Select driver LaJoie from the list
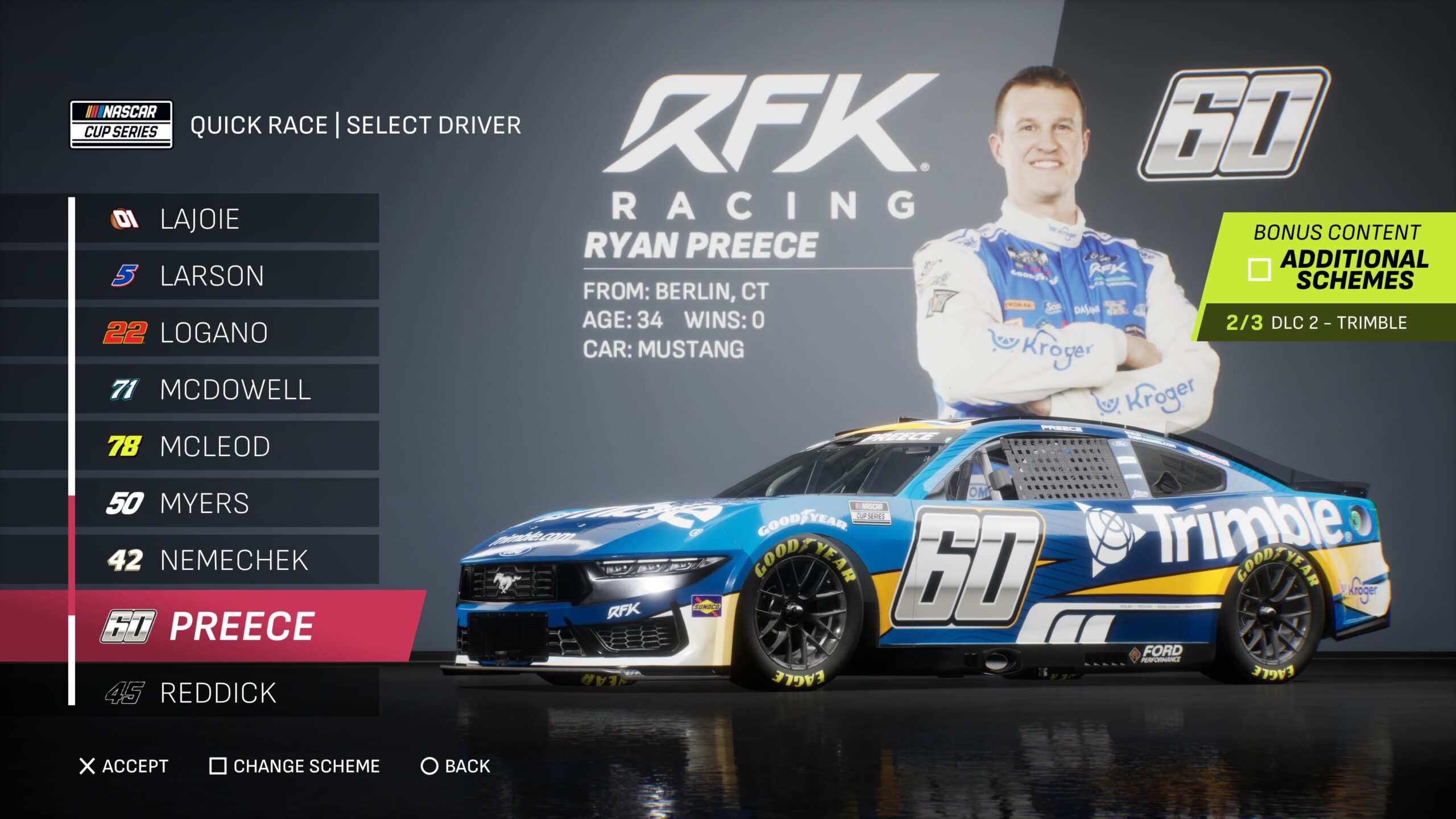 click(x=227, y=219)
